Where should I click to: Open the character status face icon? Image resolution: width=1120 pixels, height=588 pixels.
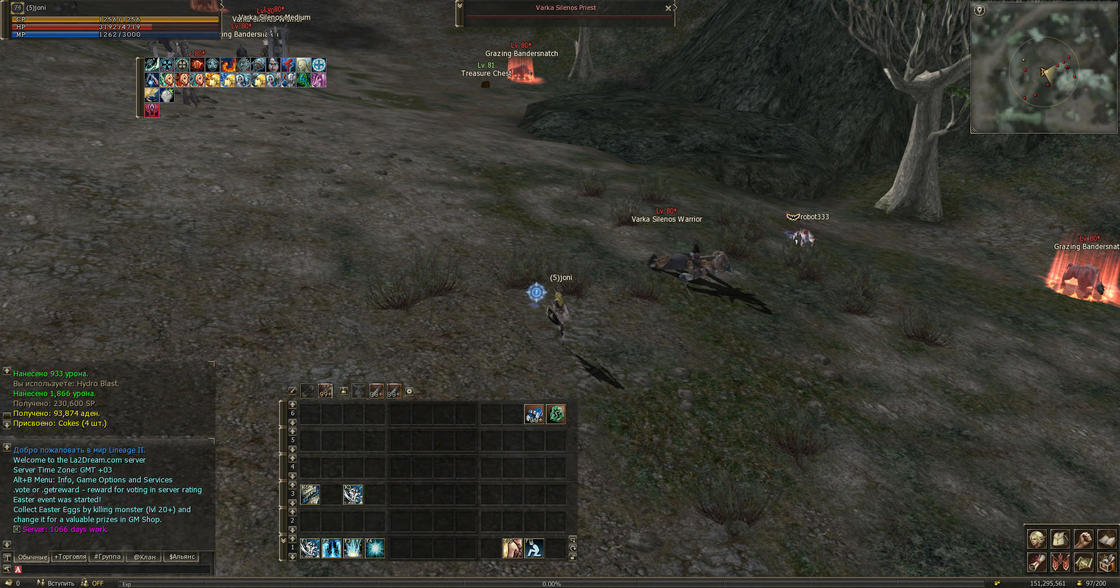coord(1037,540)
